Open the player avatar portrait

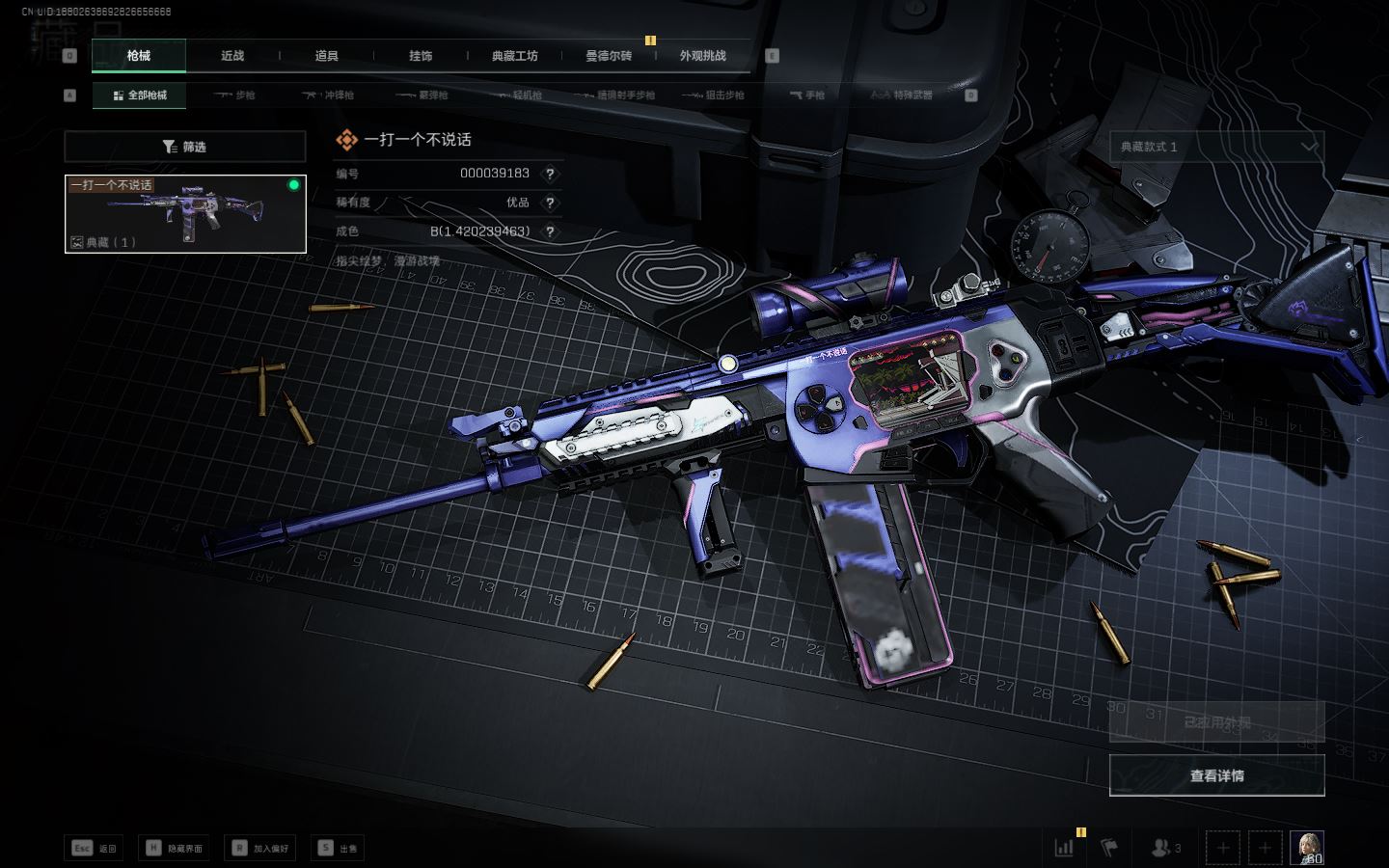(x=1307, y=848)
